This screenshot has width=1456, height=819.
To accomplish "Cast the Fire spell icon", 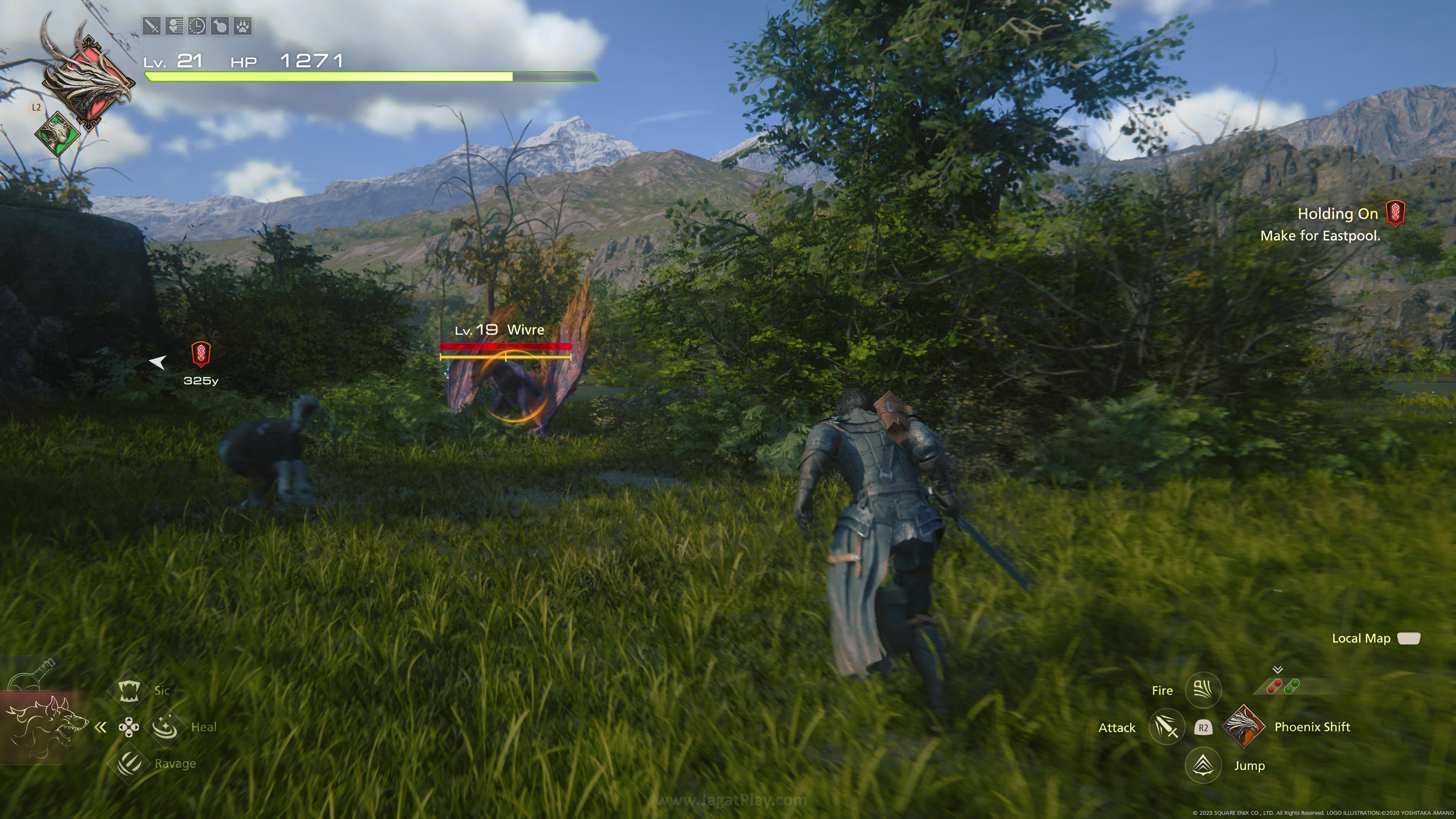I will tap(1203, 690).
